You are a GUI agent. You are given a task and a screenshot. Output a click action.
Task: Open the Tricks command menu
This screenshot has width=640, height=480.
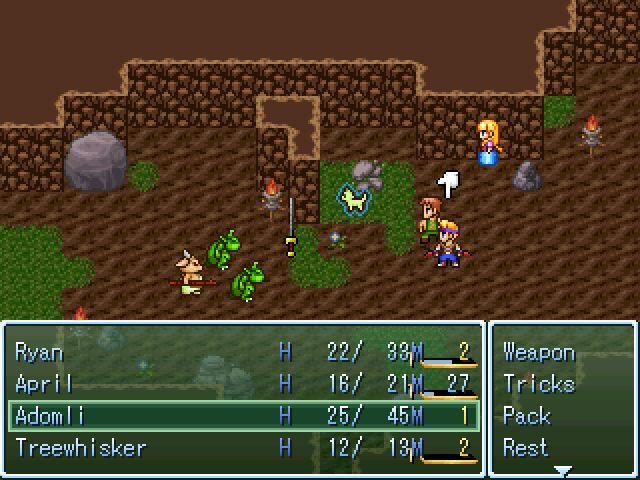tap(539, 384)
